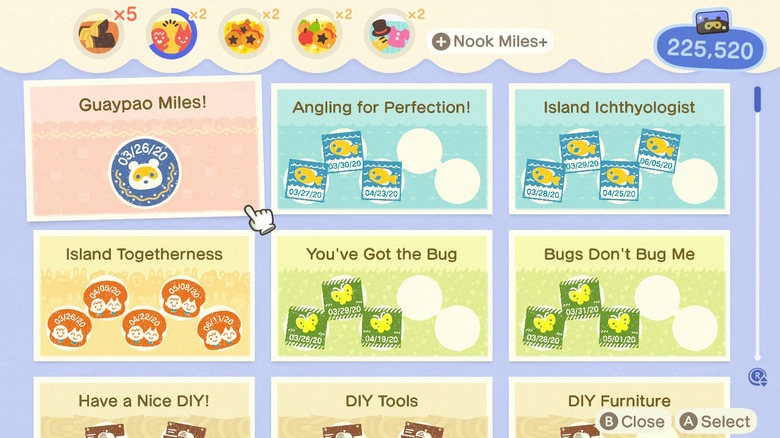Open the Nook Miles+ label
This screenshot has height=438, width=780.
(490, 41)
